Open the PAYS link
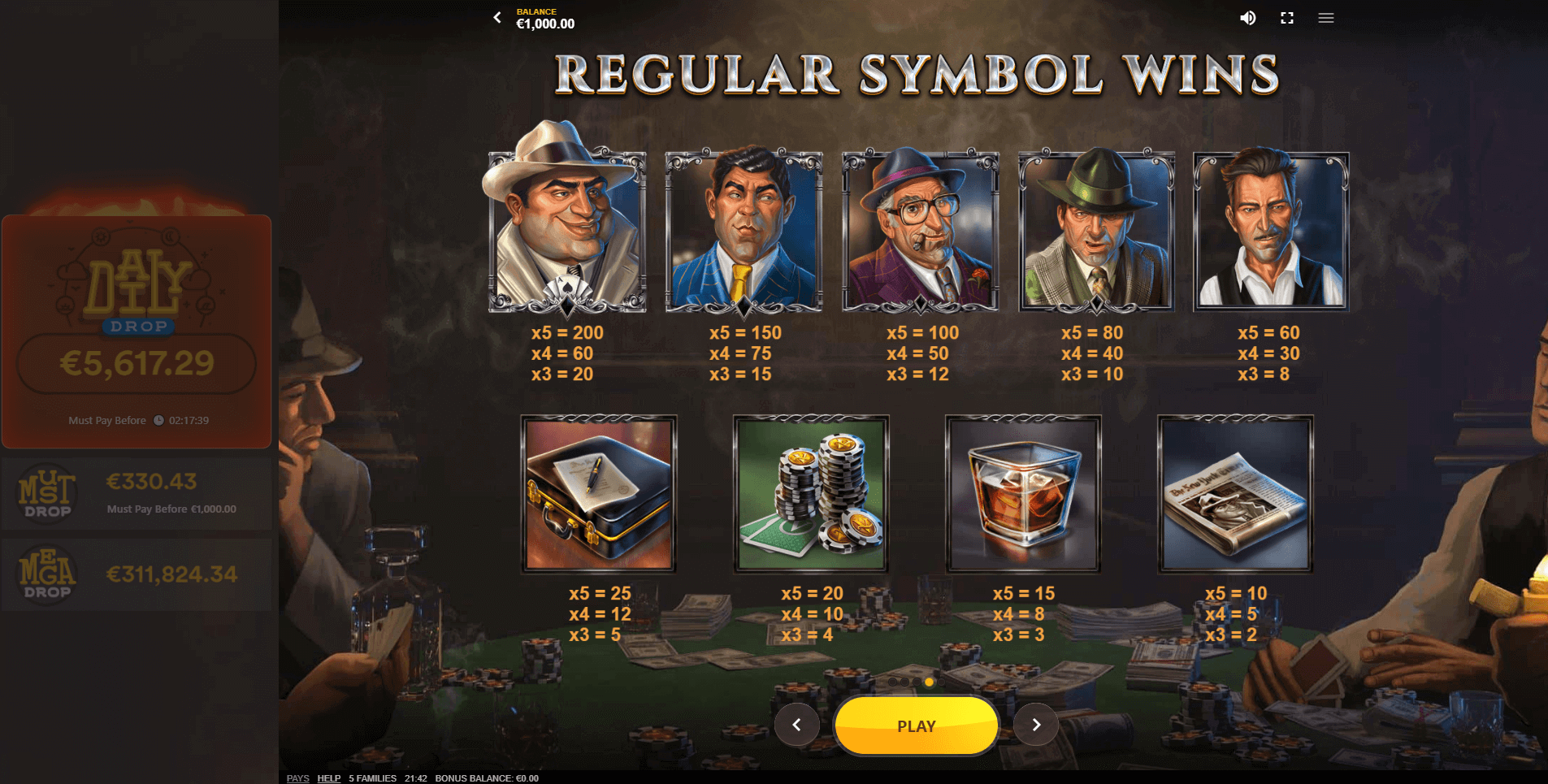Screen dimensions: 1548x784 click(x=297, y=778)
